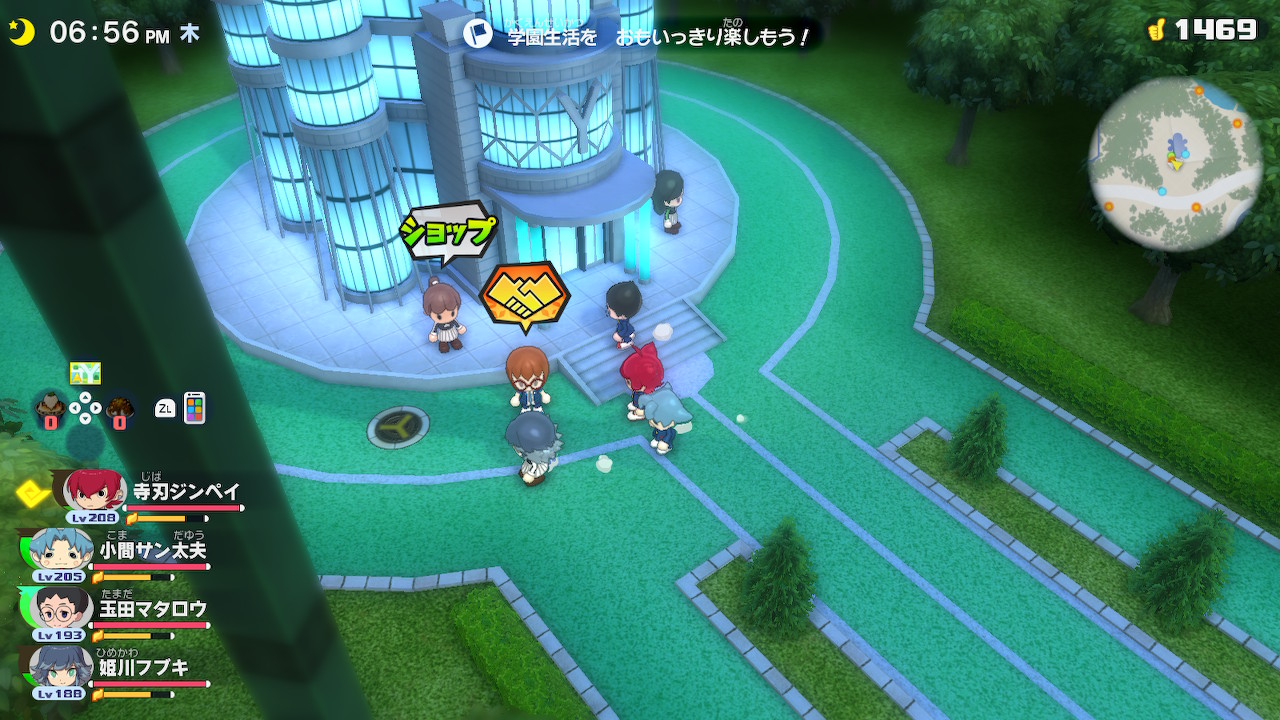Pick 姫川フブキ from the party list
The width and height of the screenshot is (1280, 720).
click(61, 668)
